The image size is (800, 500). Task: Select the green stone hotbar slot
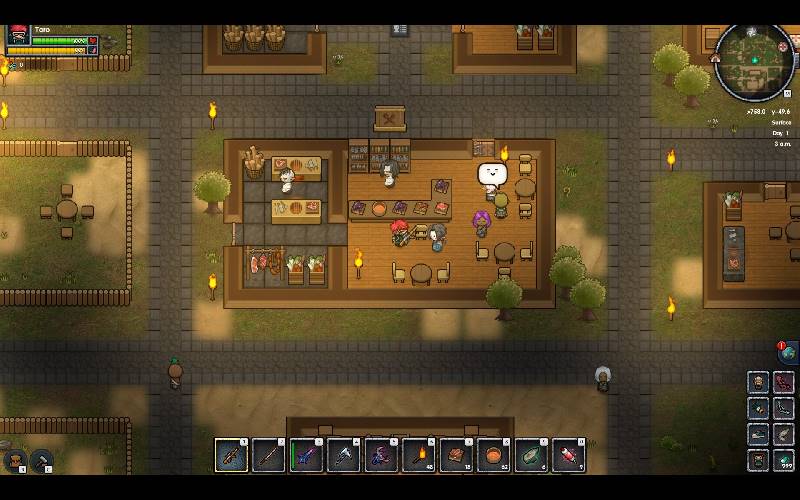[x=531, y=455]
